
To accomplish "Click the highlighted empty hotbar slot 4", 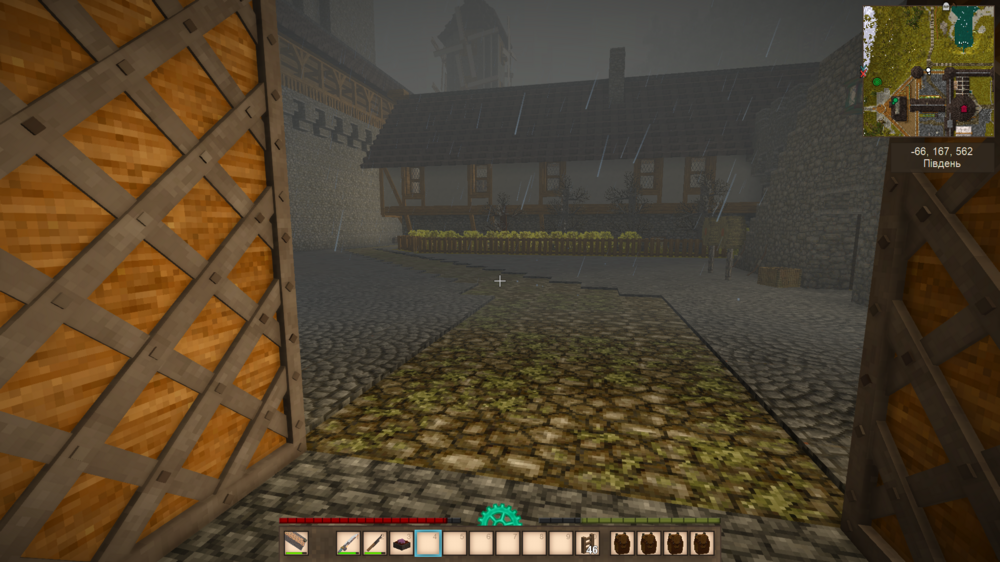I will coord(428,544).
